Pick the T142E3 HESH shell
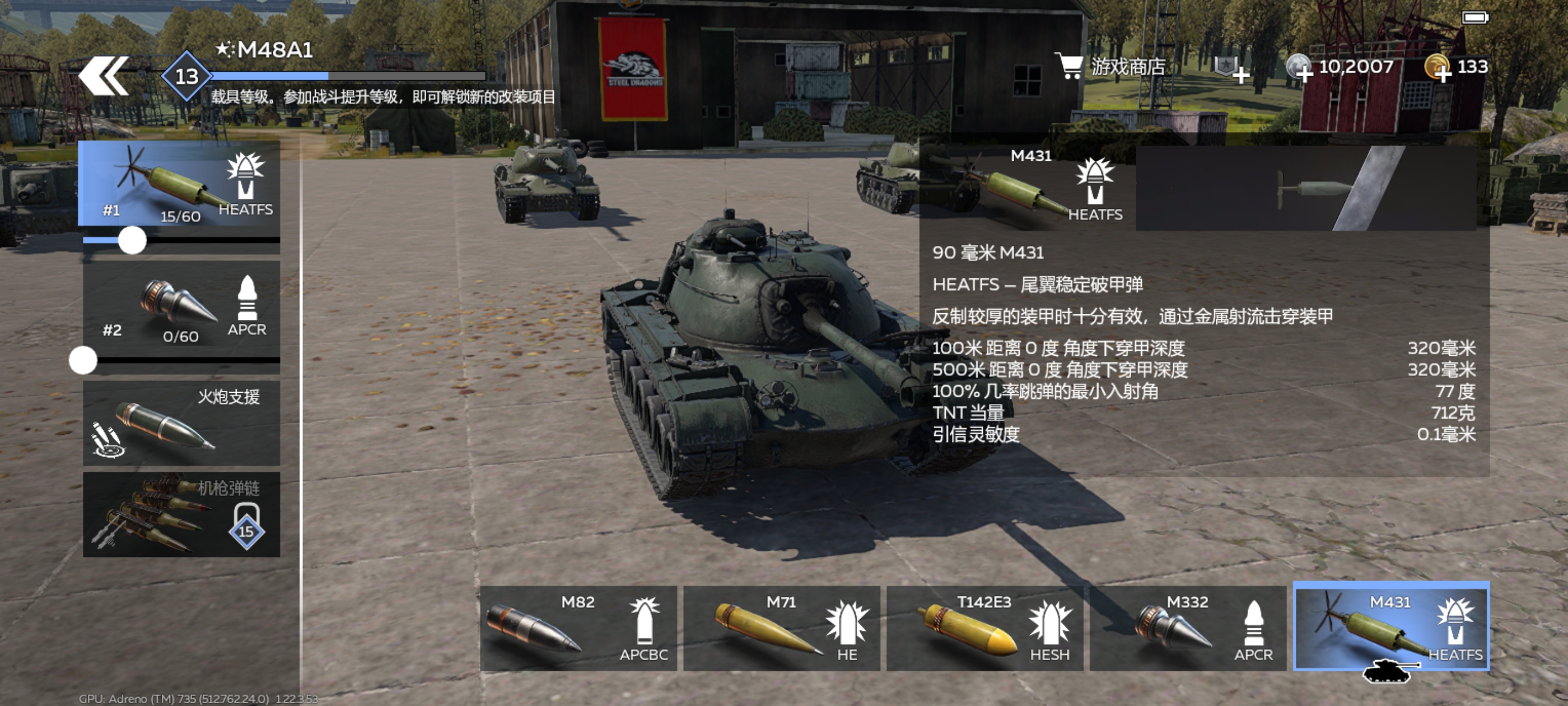1568x706 pixels. coord(984,628)
